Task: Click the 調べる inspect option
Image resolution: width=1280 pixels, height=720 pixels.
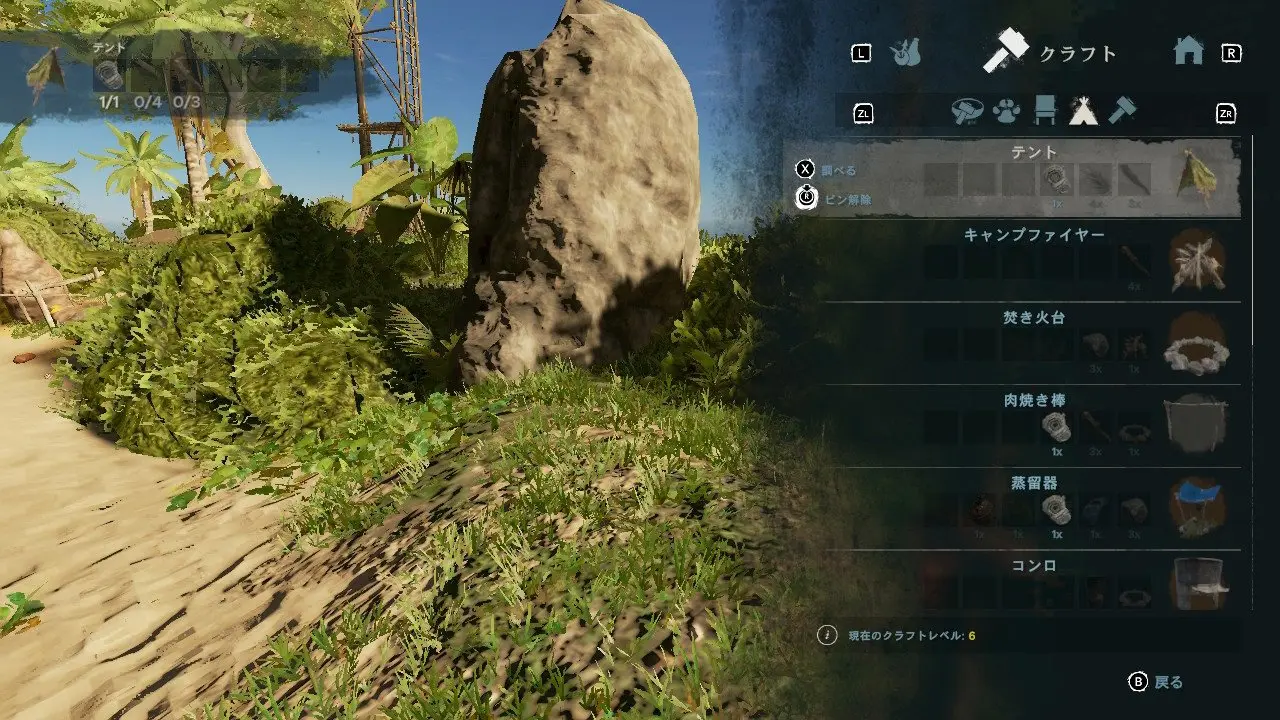Action: tap(828, 170)
